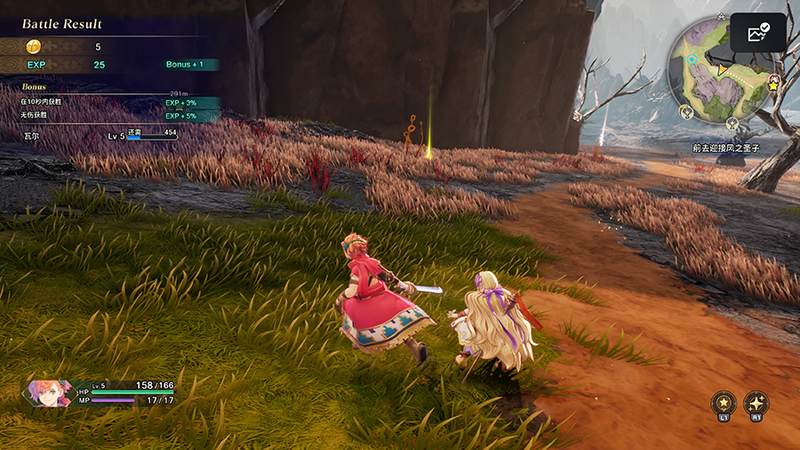
Task: Click the quest objective text below minimap
Action: click(x=726, y=147)
